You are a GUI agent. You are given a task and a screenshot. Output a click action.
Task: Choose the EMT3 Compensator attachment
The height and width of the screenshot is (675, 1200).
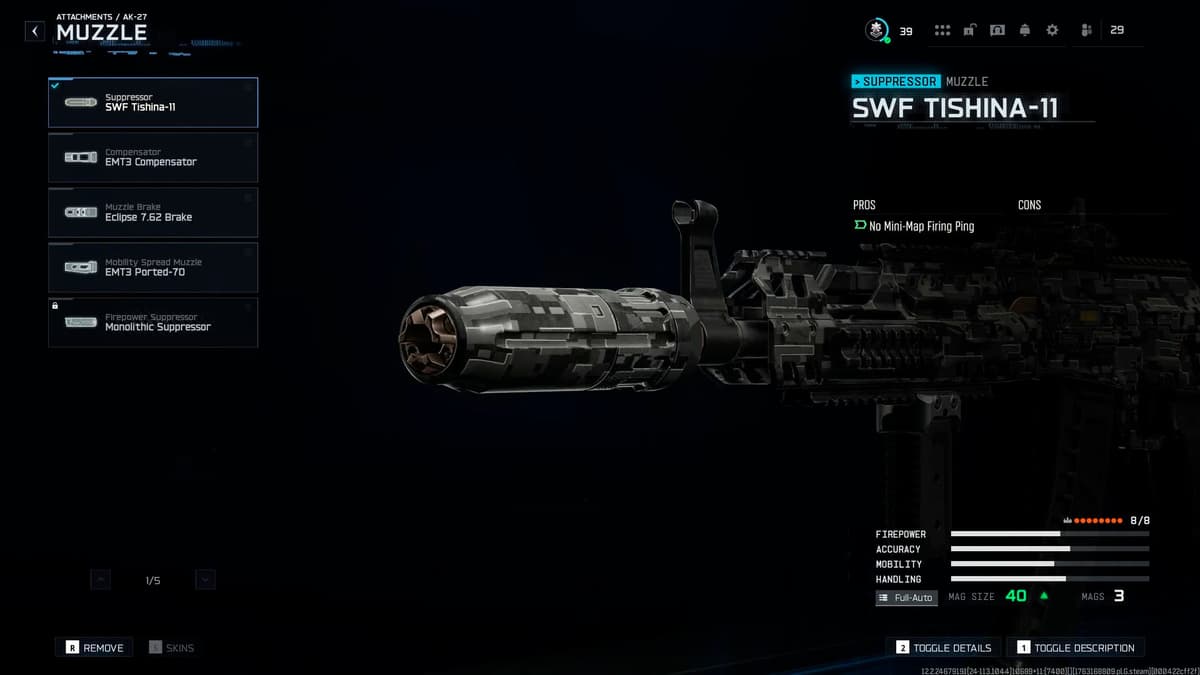click(x=153, y=157)
